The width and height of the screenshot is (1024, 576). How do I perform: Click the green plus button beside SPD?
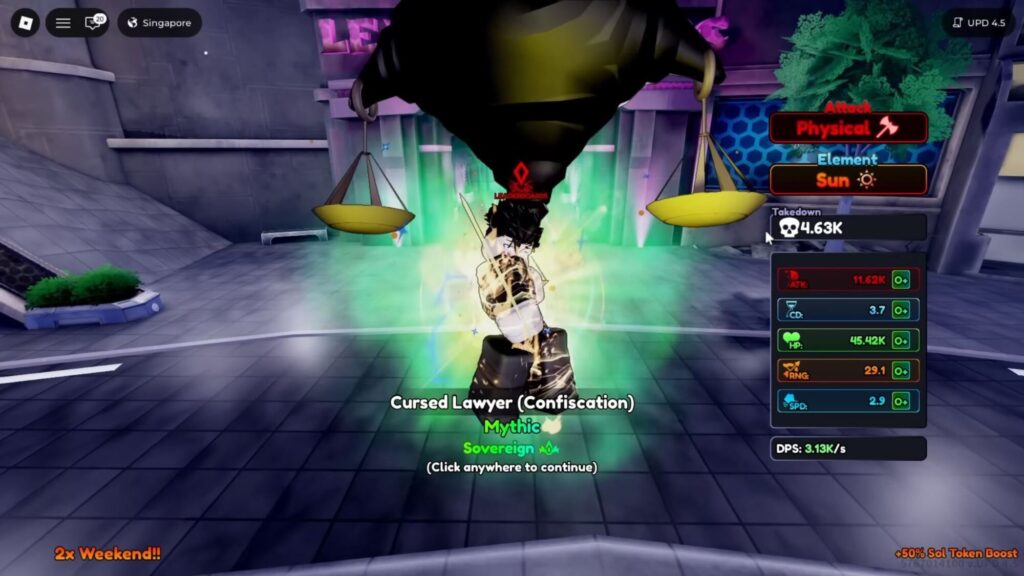click(901, 401)
